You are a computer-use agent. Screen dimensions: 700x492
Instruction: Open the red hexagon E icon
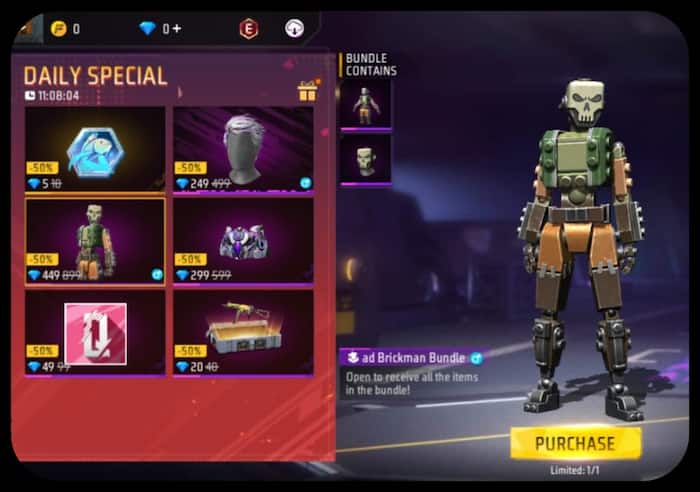[248, 29]
